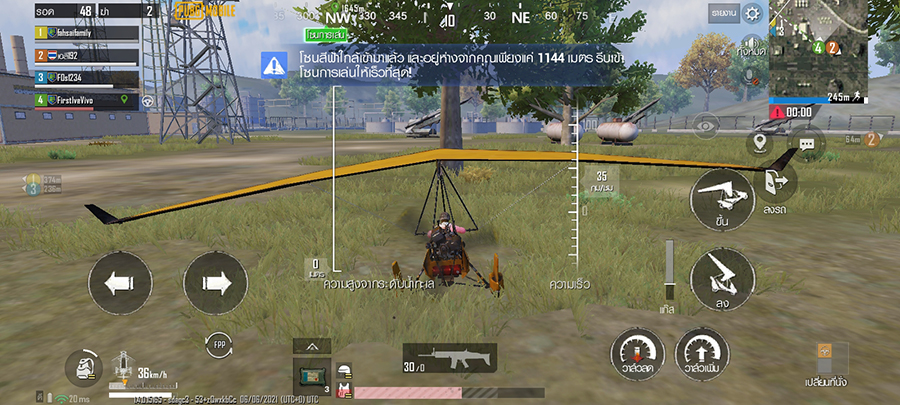Expand the item list arrow above the medkit

click(311, 346)
